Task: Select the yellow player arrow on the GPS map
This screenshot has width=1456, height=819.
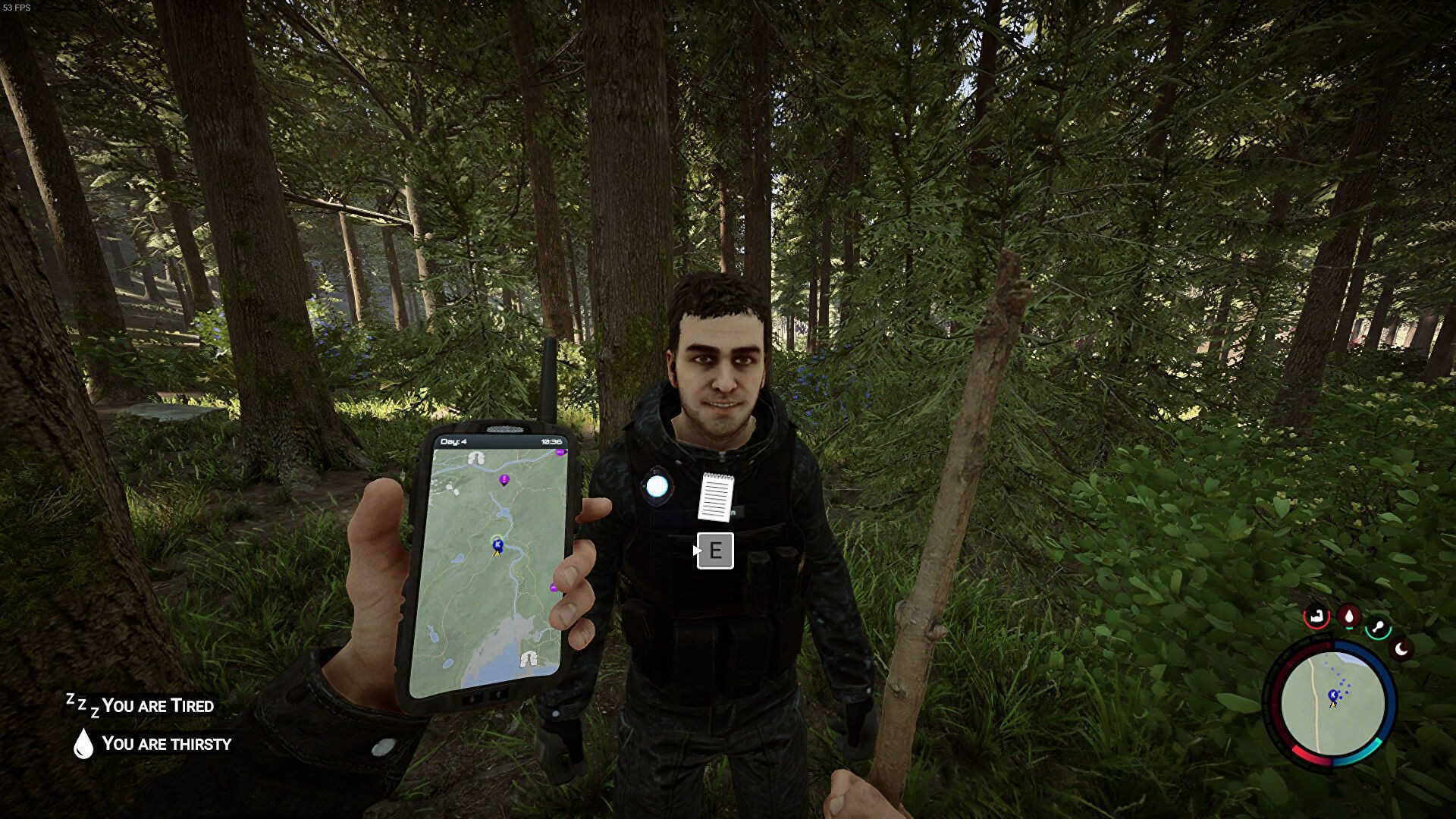Action: click(497, 554)
